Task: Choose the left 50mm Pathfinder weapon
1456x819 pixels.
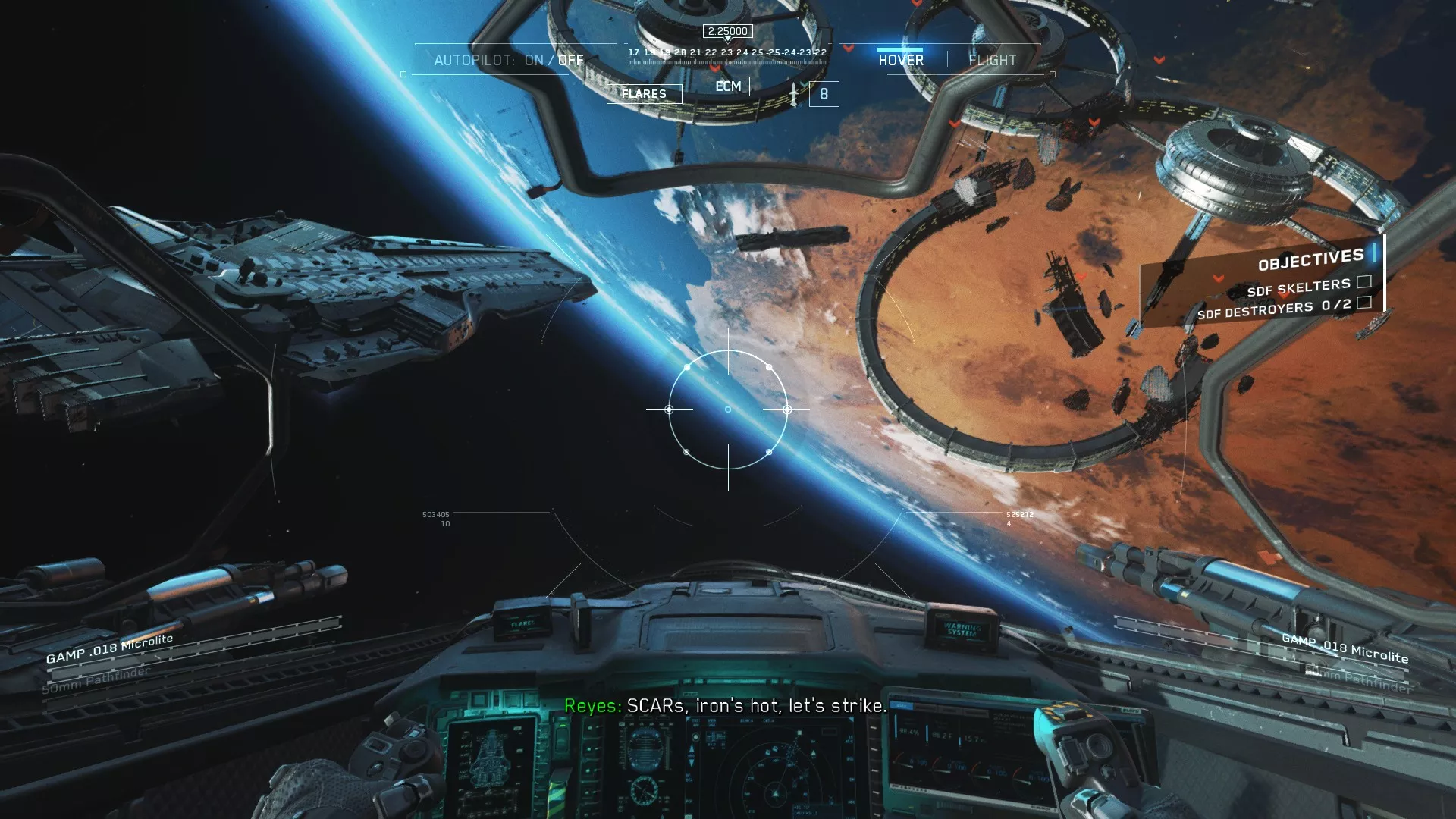Action: click(96, 680)
